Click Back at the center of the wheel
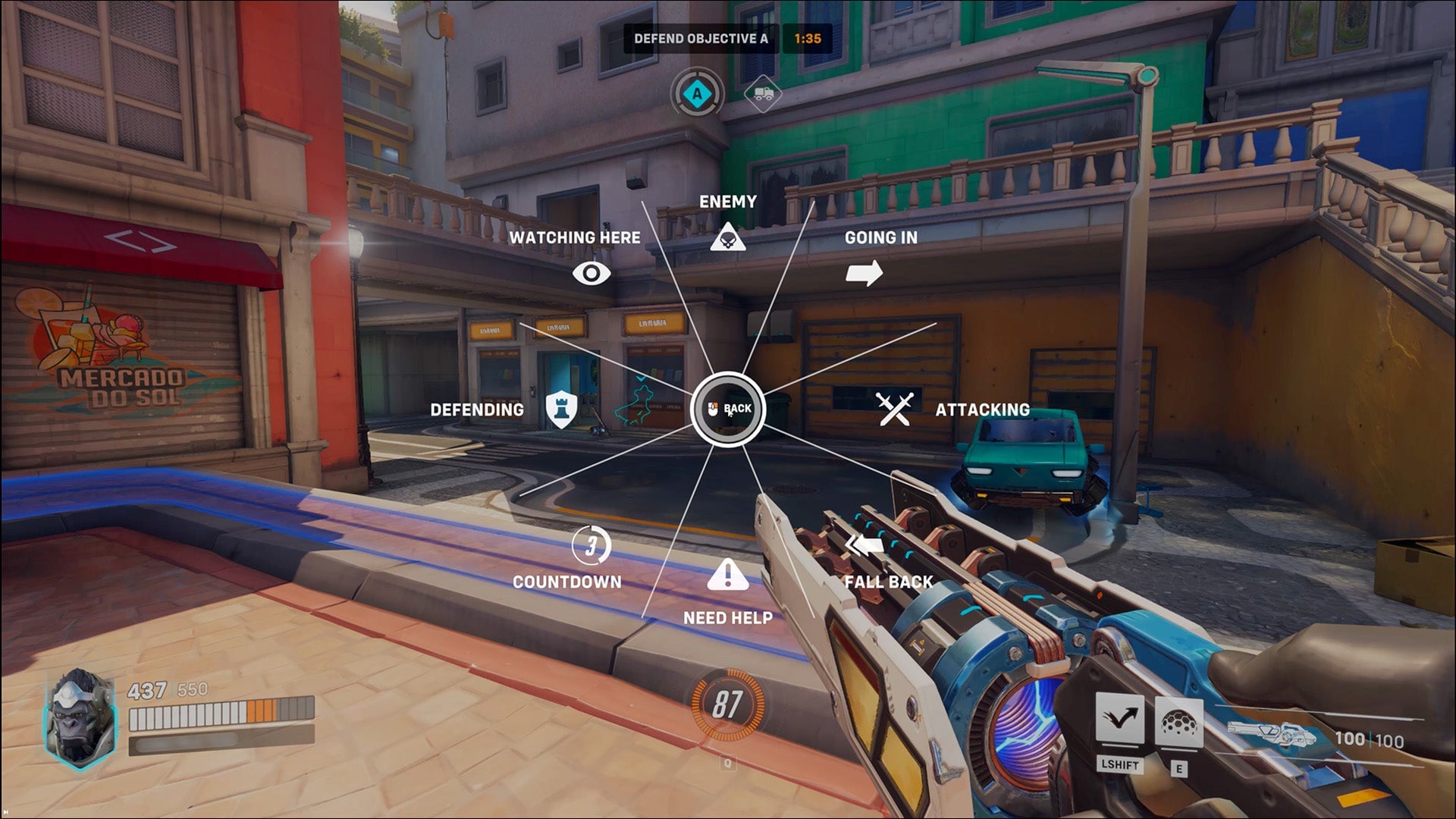This screenshot has width=1456, height=819. [728, 409]
